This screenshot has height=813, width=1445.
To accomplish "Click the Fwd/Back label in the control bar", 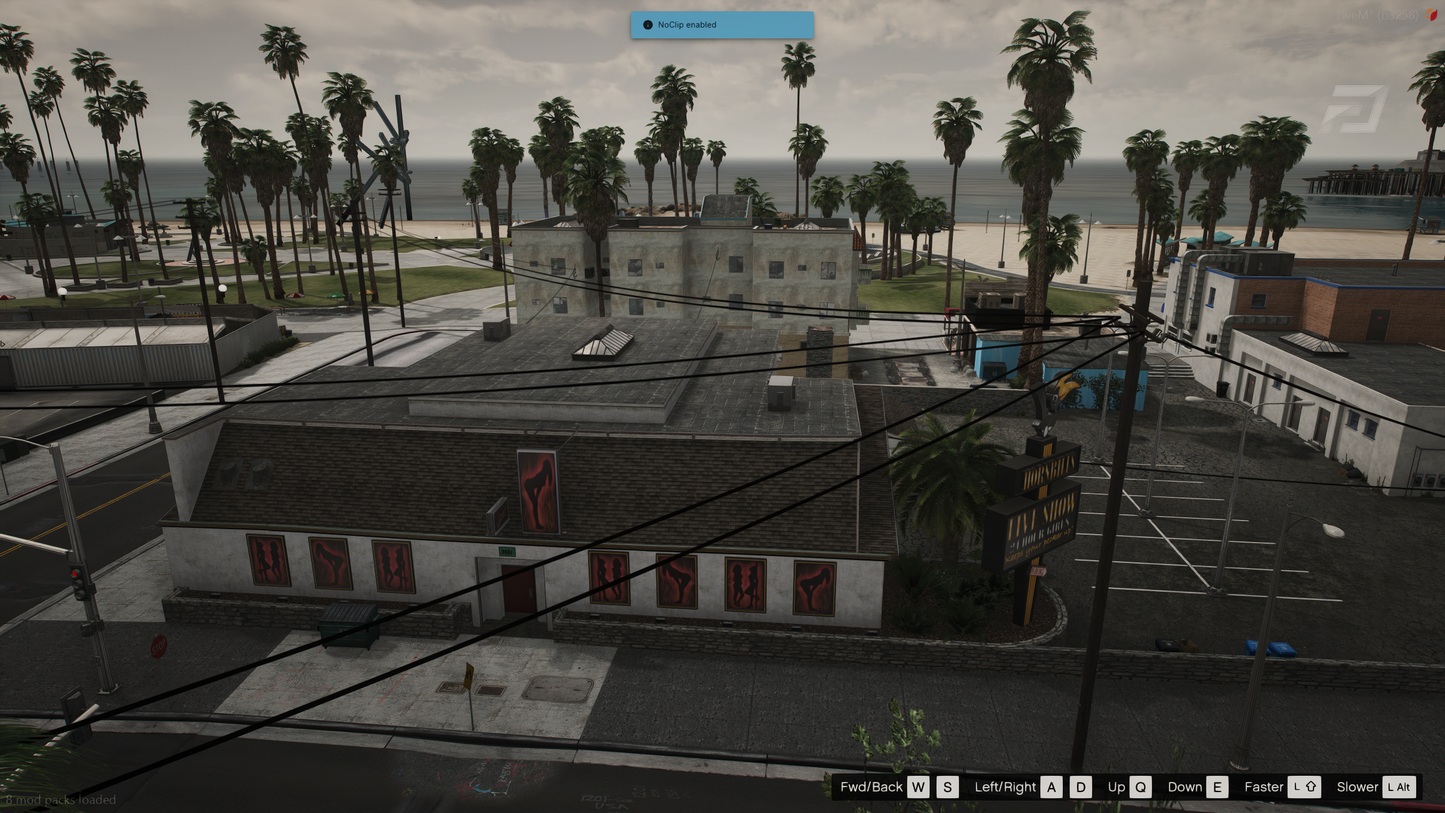I will 874,787.
